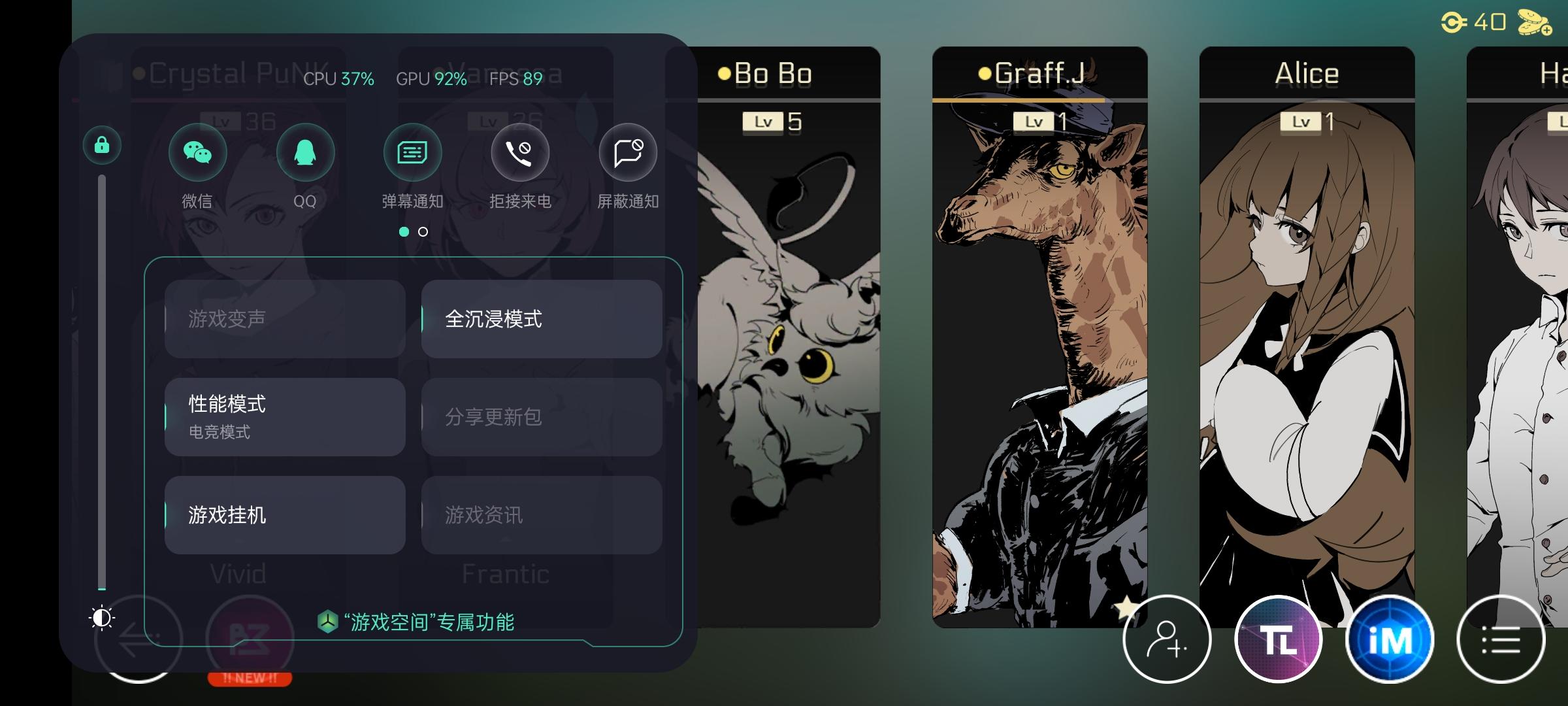Launch the iM app icon at bottom right
1568x706 pixels.
point(1389,639)
